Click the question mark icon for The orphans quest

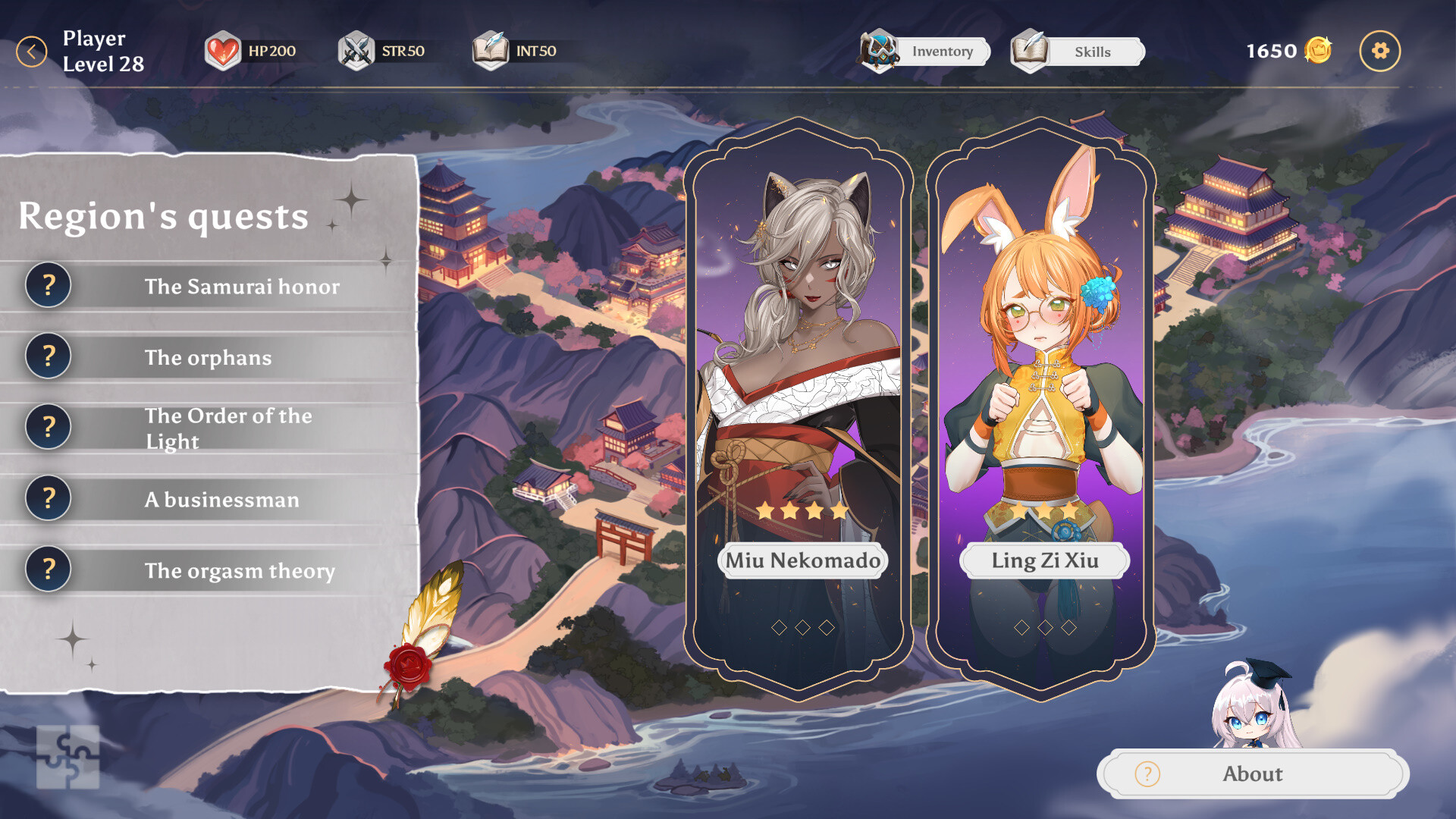point(48,356)
